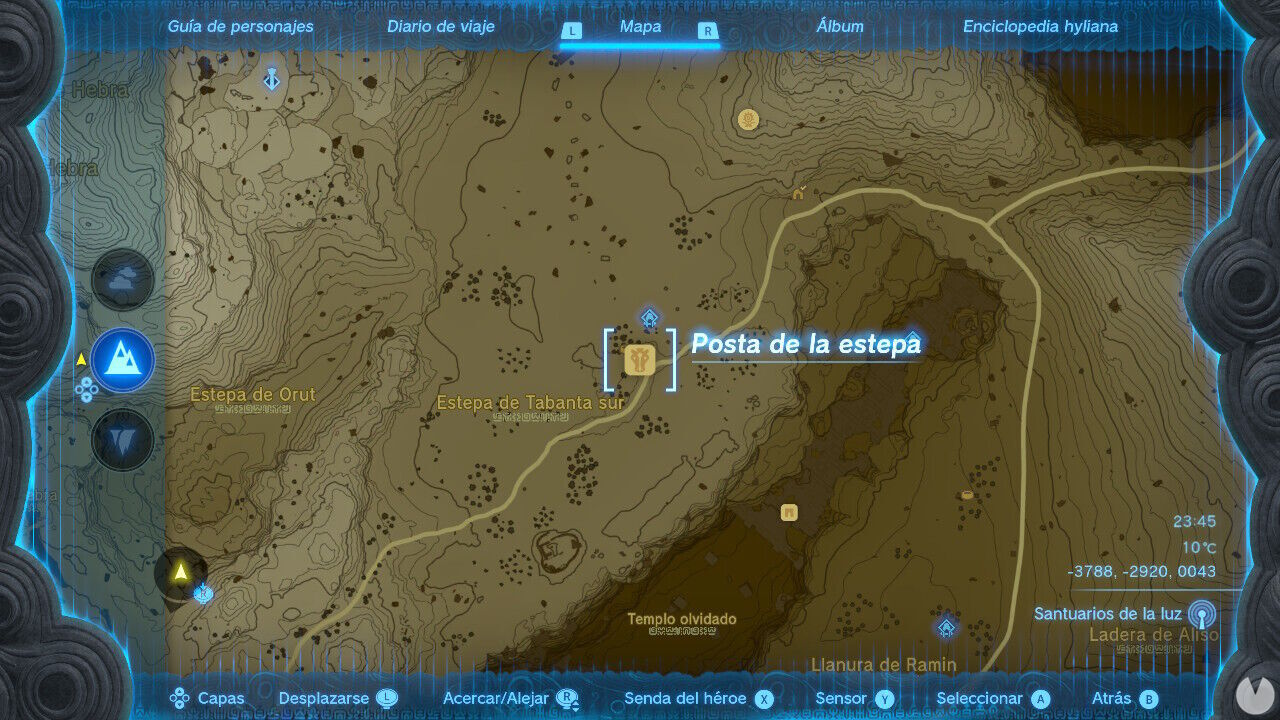
Task: Switch to the Mapa tab
Action: (x=638, y=27)
